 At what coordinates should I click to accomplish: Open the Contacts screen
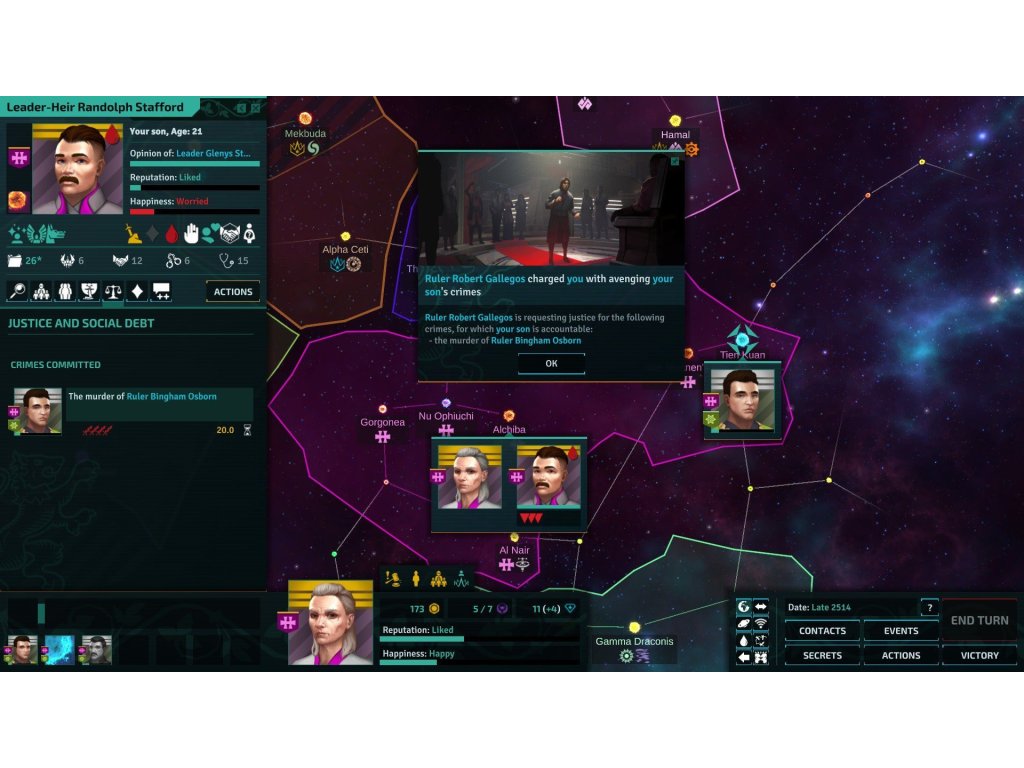coord(822,631)
